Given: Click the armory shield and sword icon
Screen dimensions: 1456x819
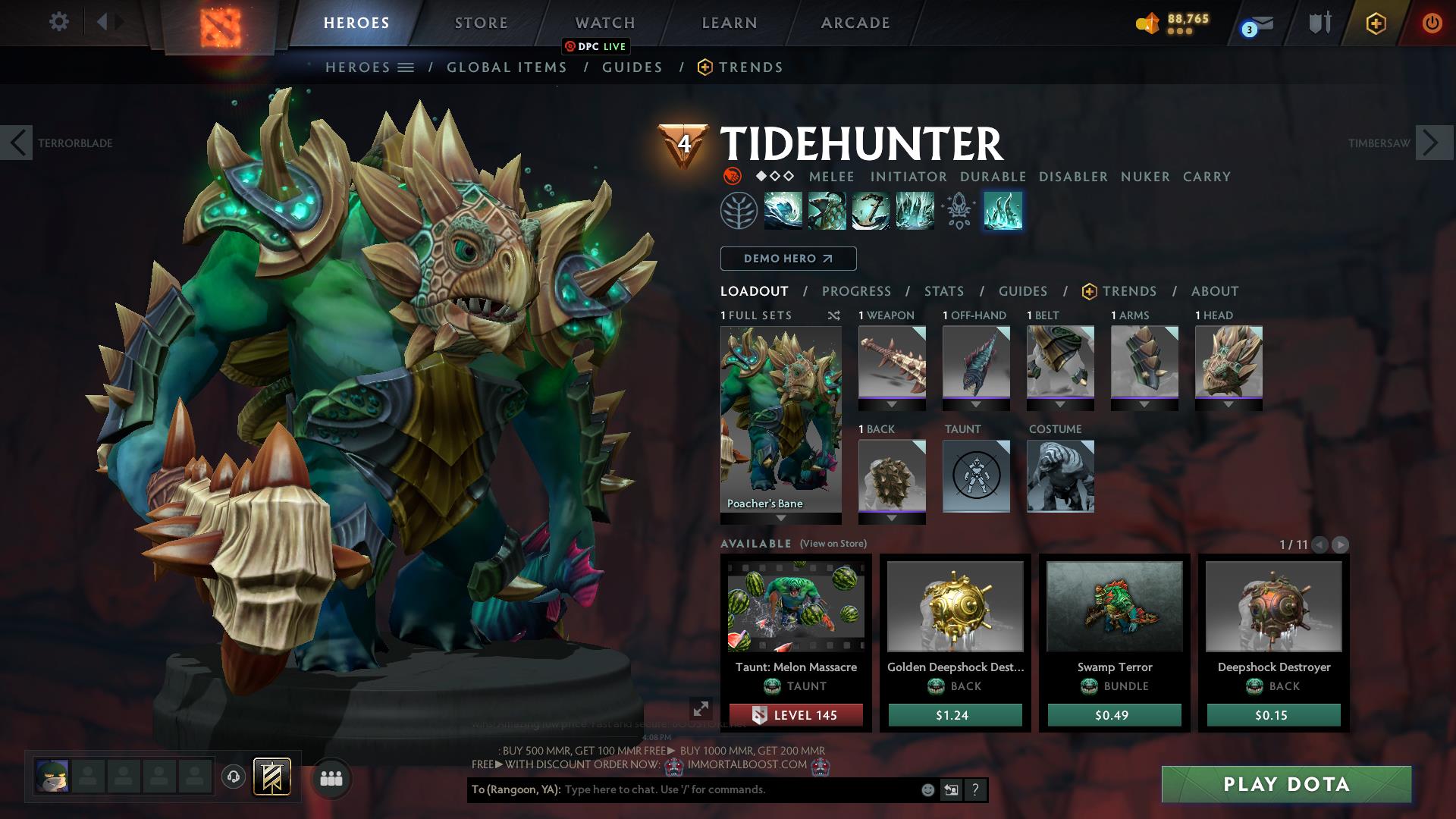Looking at the screenshot, I should point(1320,23).
